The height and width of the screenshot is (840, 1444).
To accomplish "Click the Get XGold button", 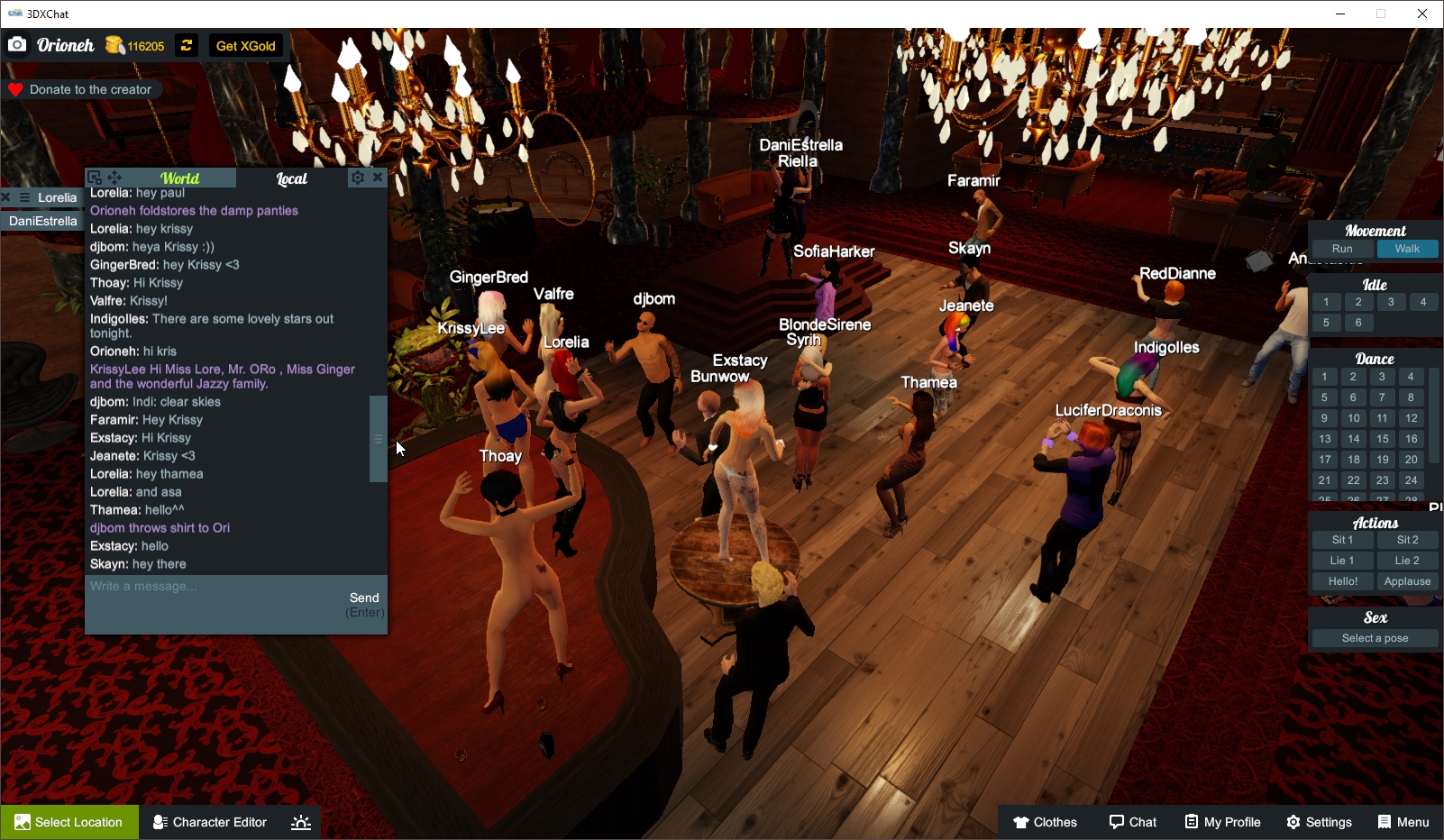I will pyautogui.click(x=245, y=45).
